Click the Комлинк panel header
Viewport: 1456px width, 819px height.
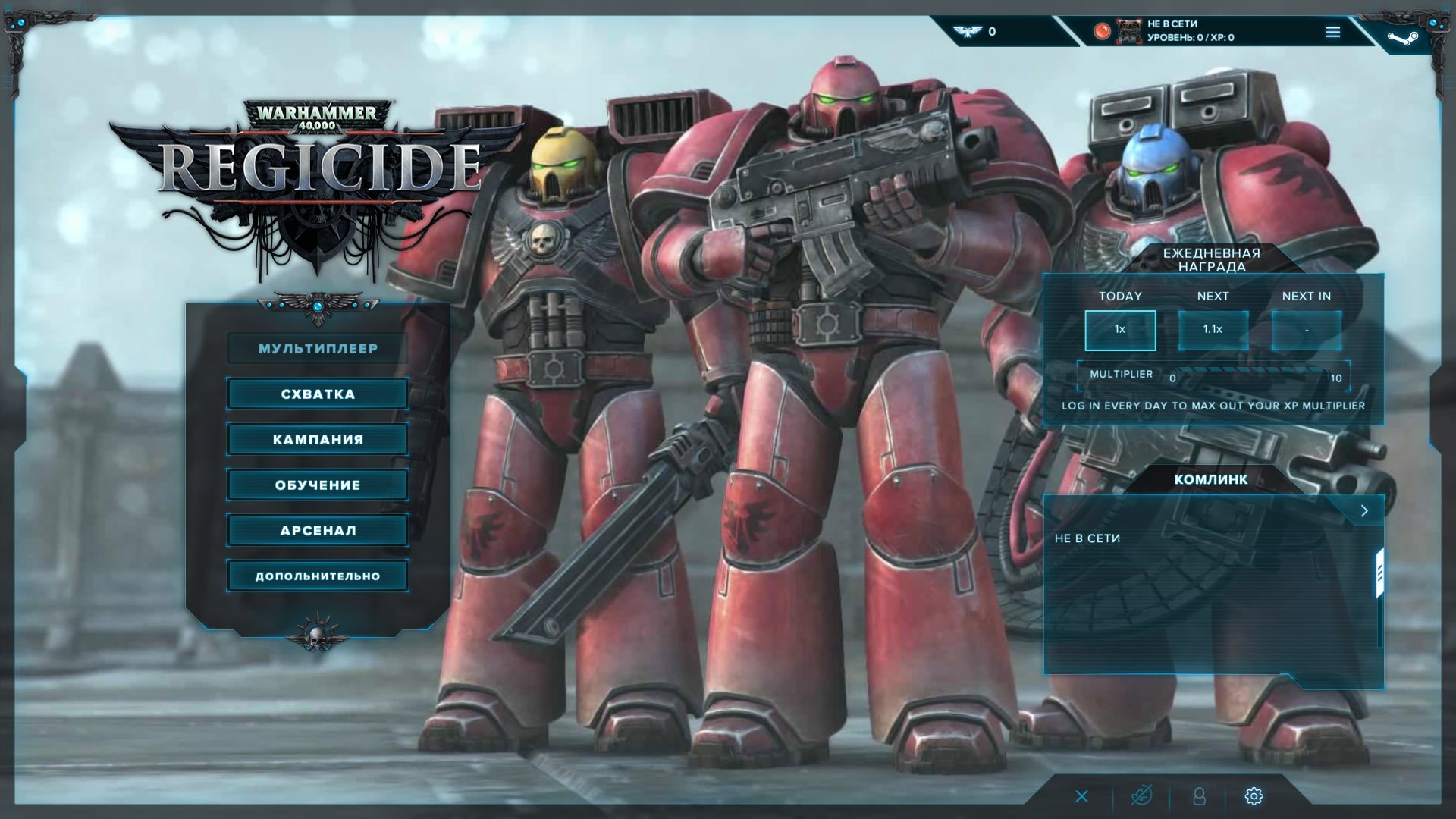1210,479
